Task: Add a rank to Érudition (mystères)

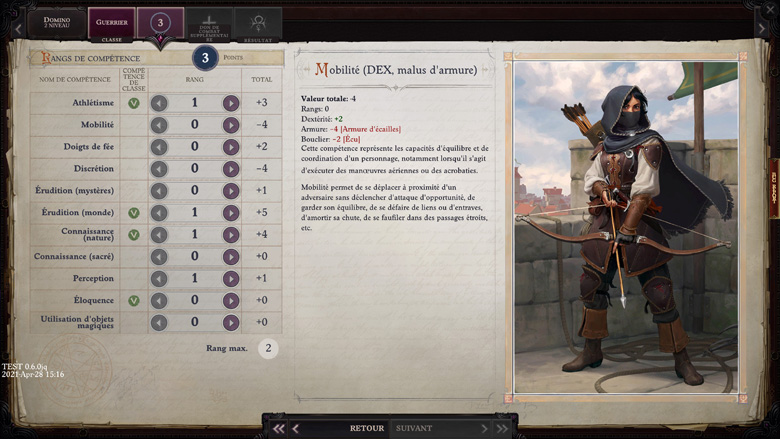Action: (231, 191)
